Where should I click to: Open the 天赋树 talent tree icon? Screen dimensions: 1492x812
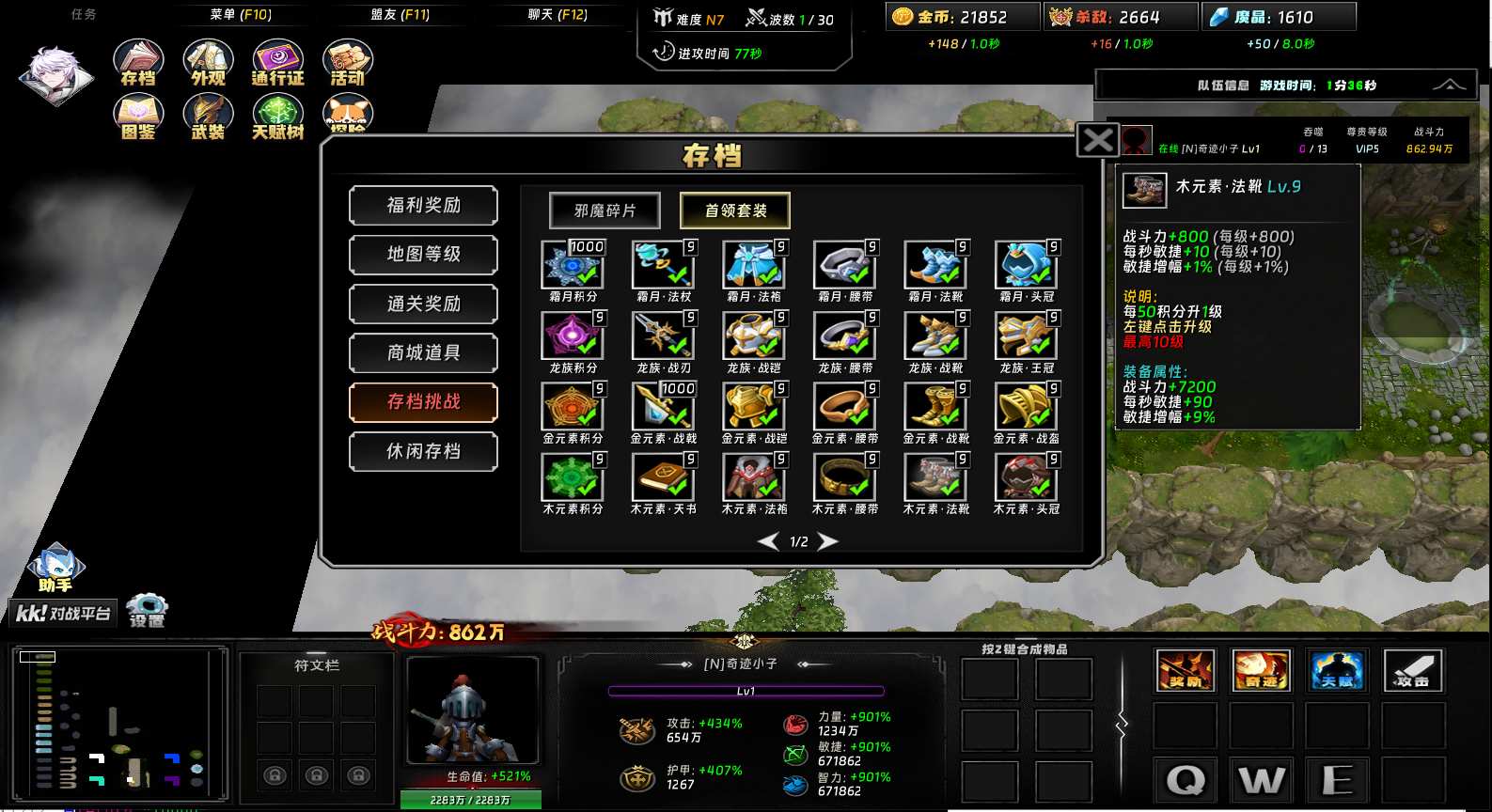277,117
